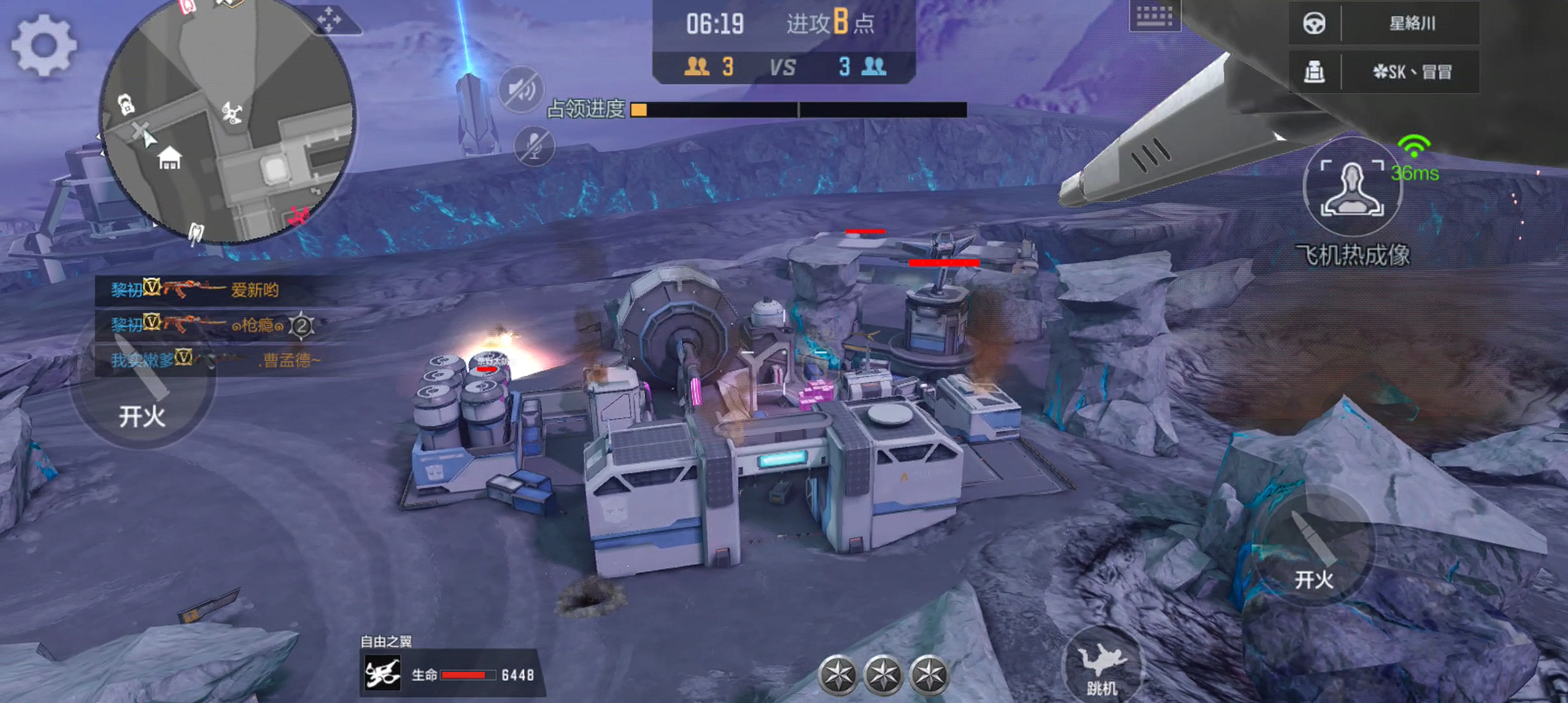Activate the aircraft thermal imaging button
1568x703 pixels.
click(1352, 188)
